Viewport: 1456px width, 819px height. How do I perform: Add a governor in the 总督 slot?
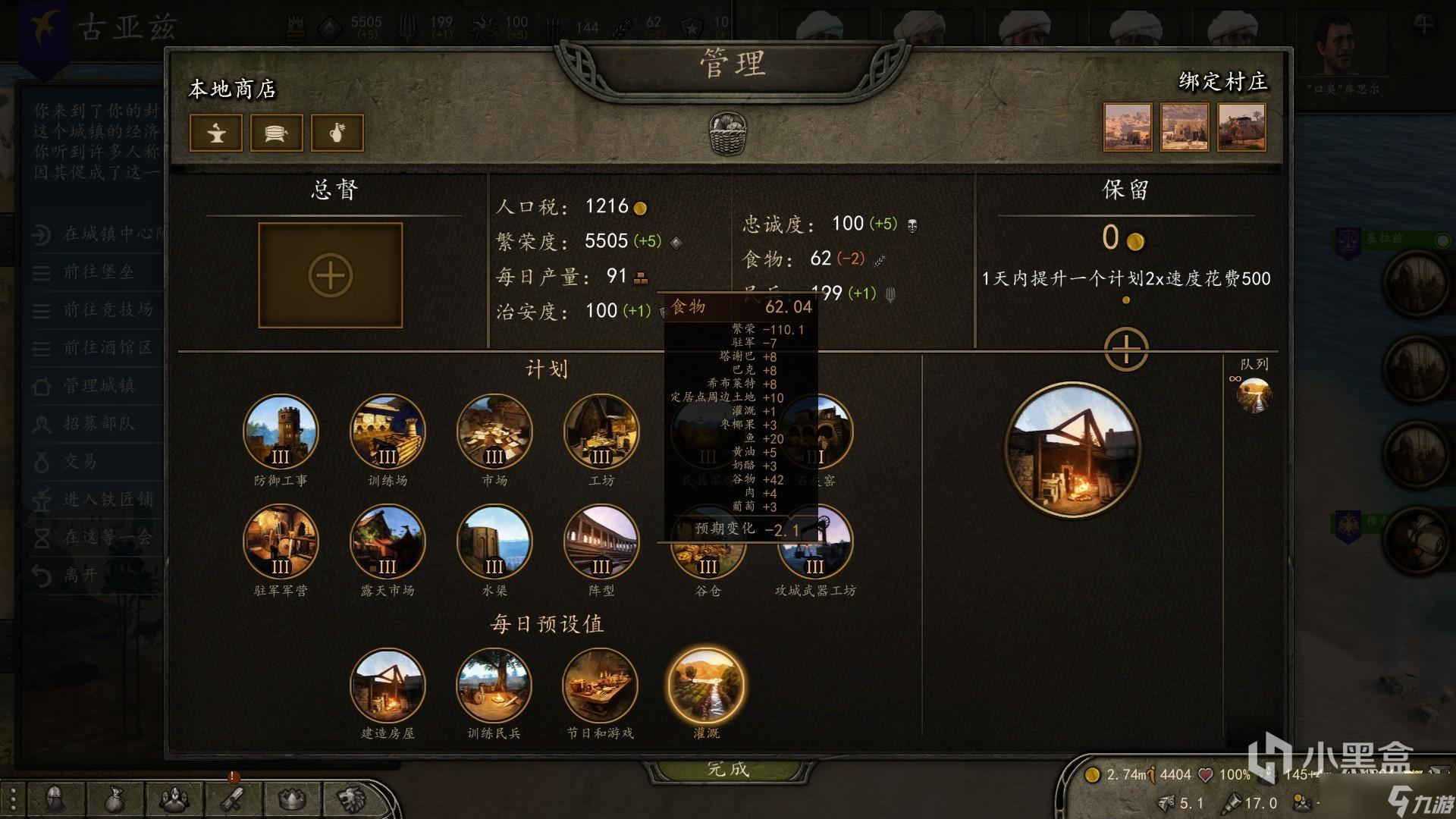331,275
